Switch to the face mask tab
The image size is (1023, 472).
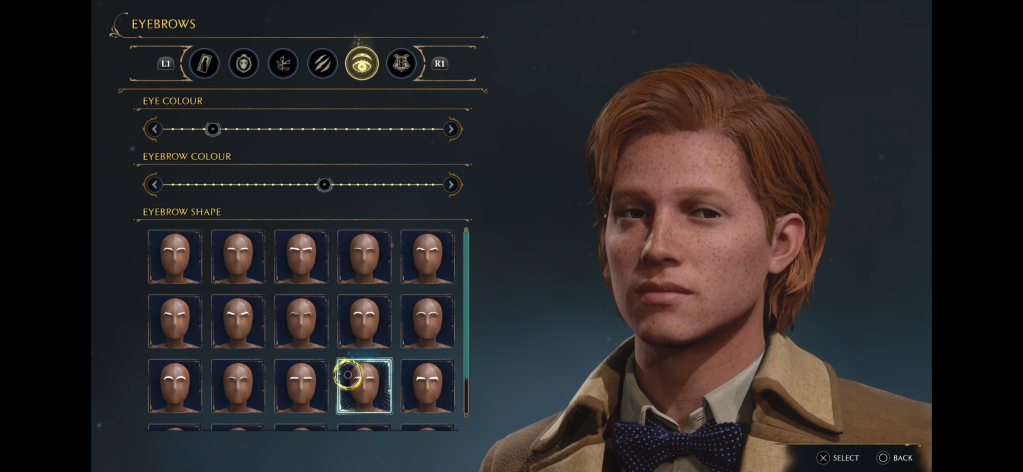pos(243,63)
